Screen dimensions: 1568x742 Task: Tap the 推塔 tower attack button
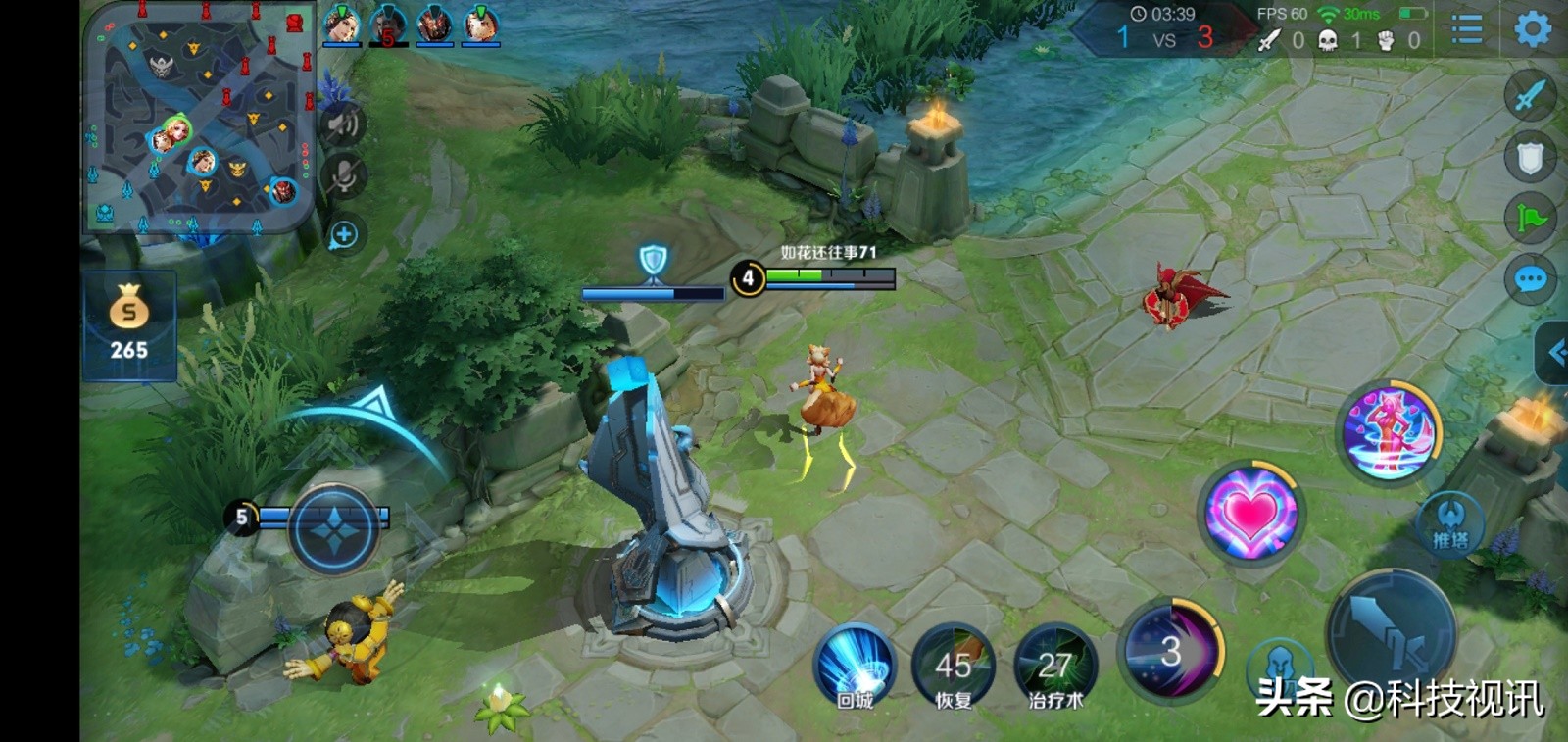[1450, 524]
